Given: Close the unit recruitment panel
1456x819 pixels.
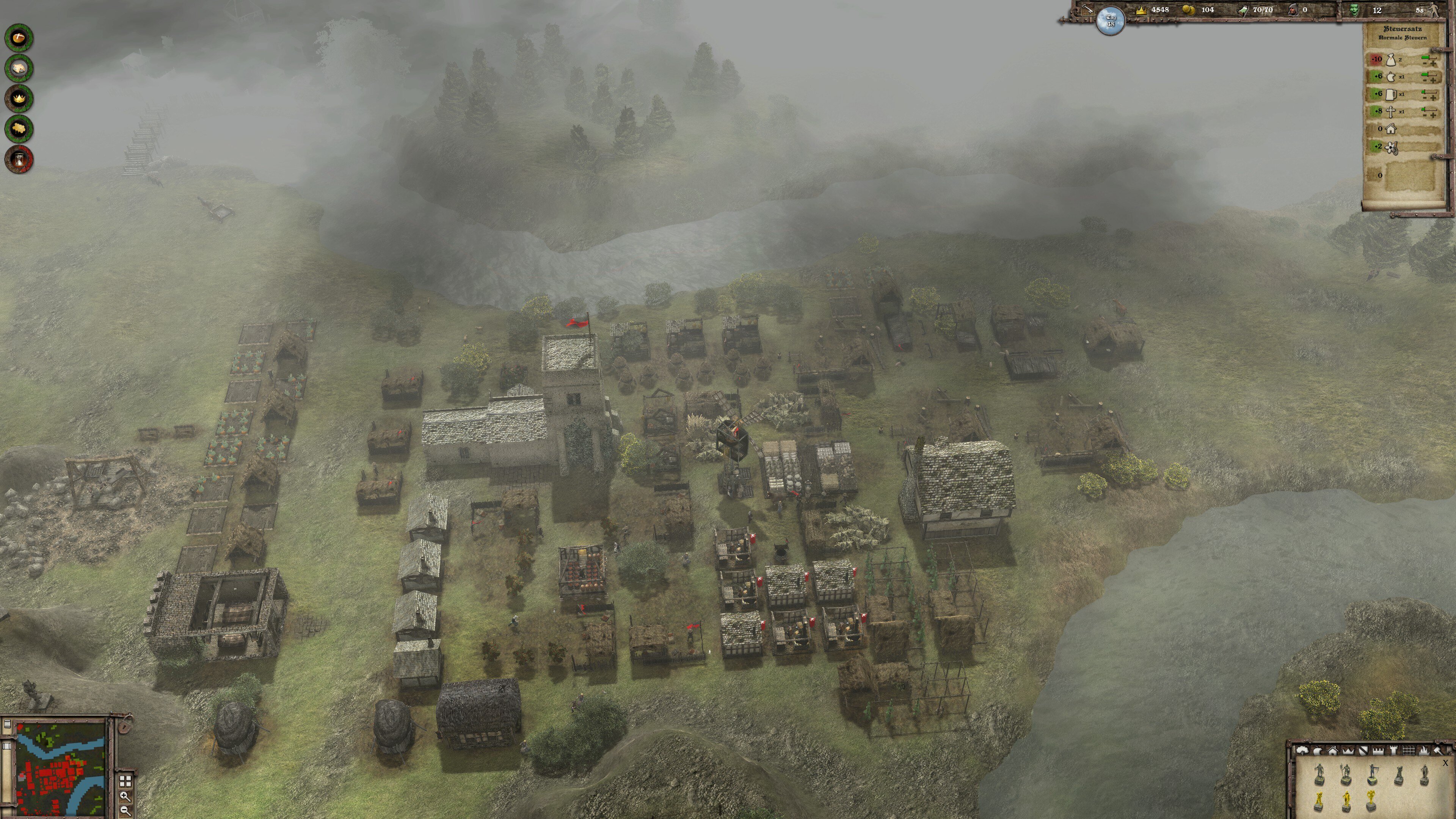Looking at the screenshot, I should click(1445, 763).
